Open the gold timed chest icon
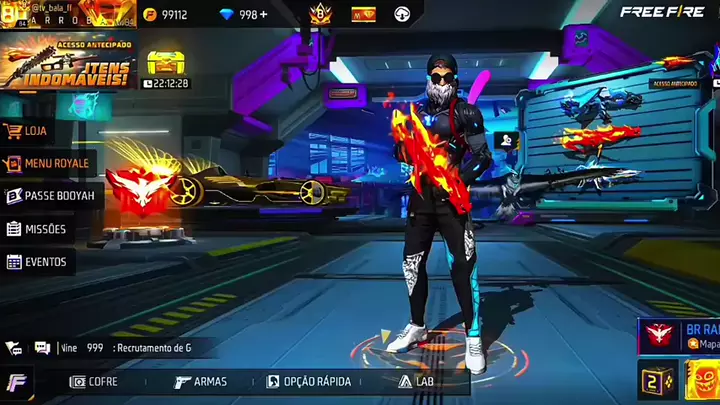 (165, 62)
